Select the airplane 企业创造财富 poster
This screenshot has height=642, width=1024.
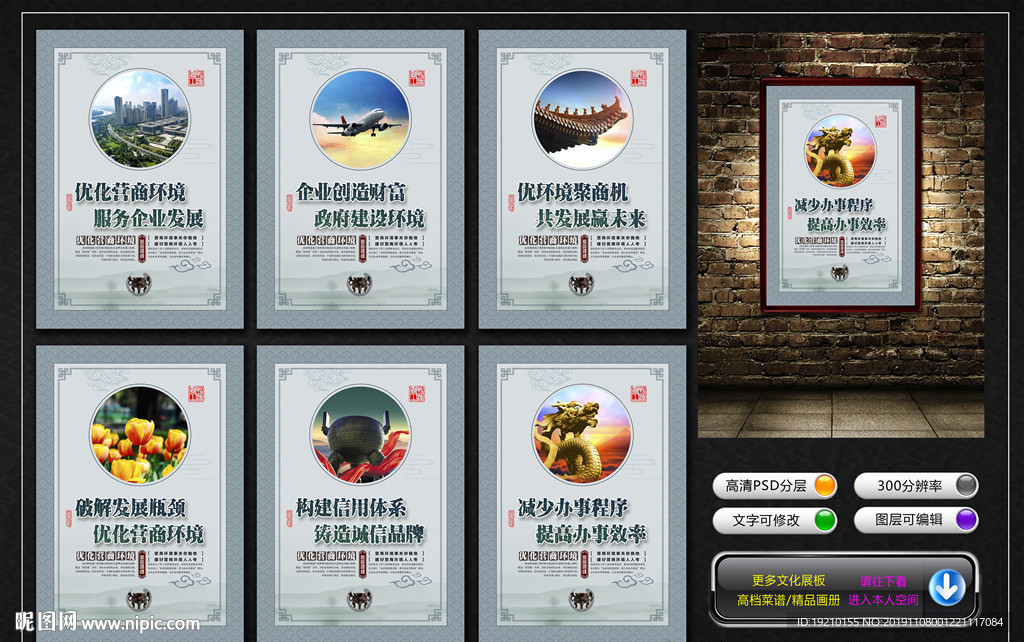click(x=360, y=180)
